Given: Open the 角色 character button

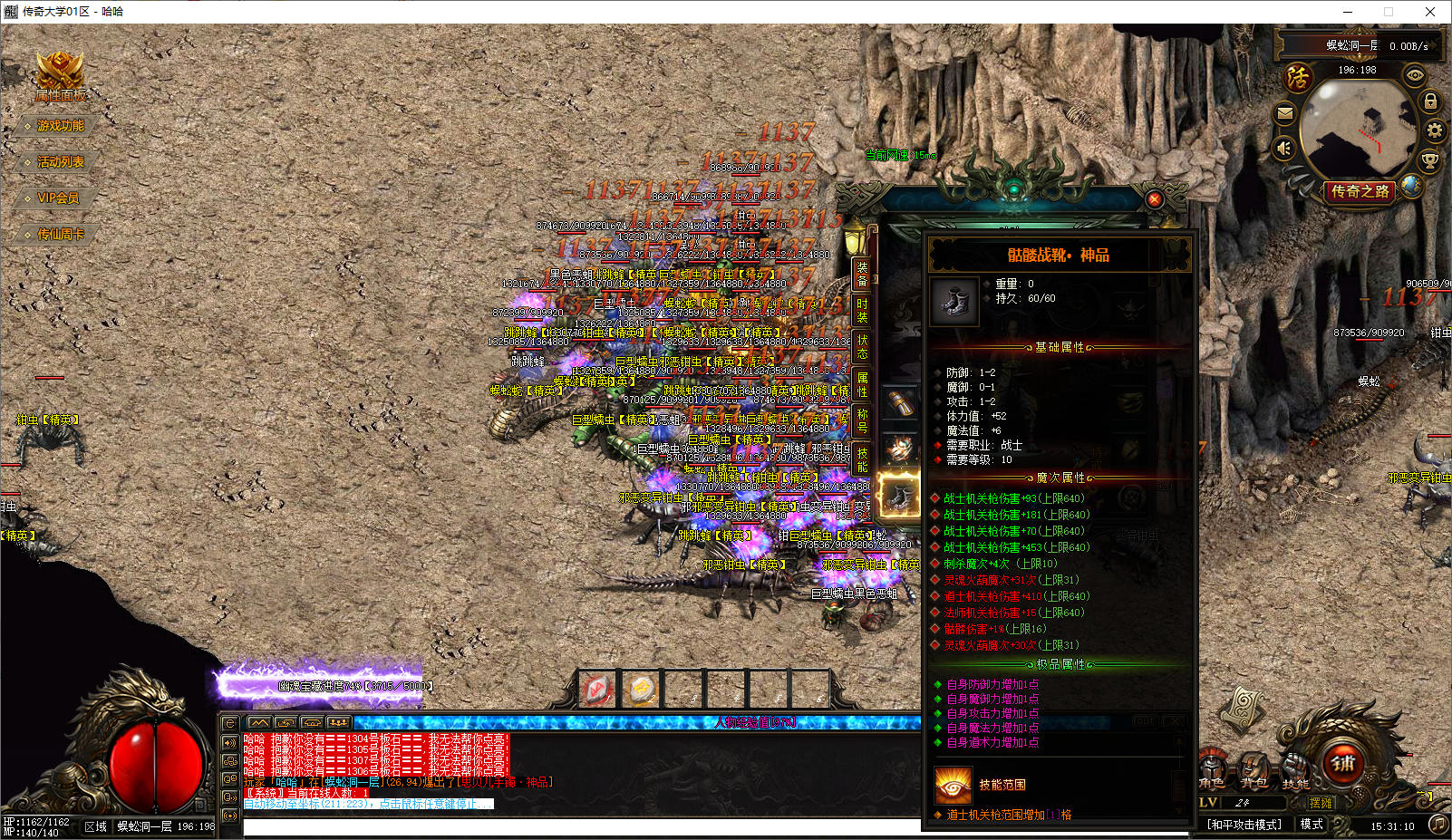Looking at the screenshot, I should (1211, 772).
